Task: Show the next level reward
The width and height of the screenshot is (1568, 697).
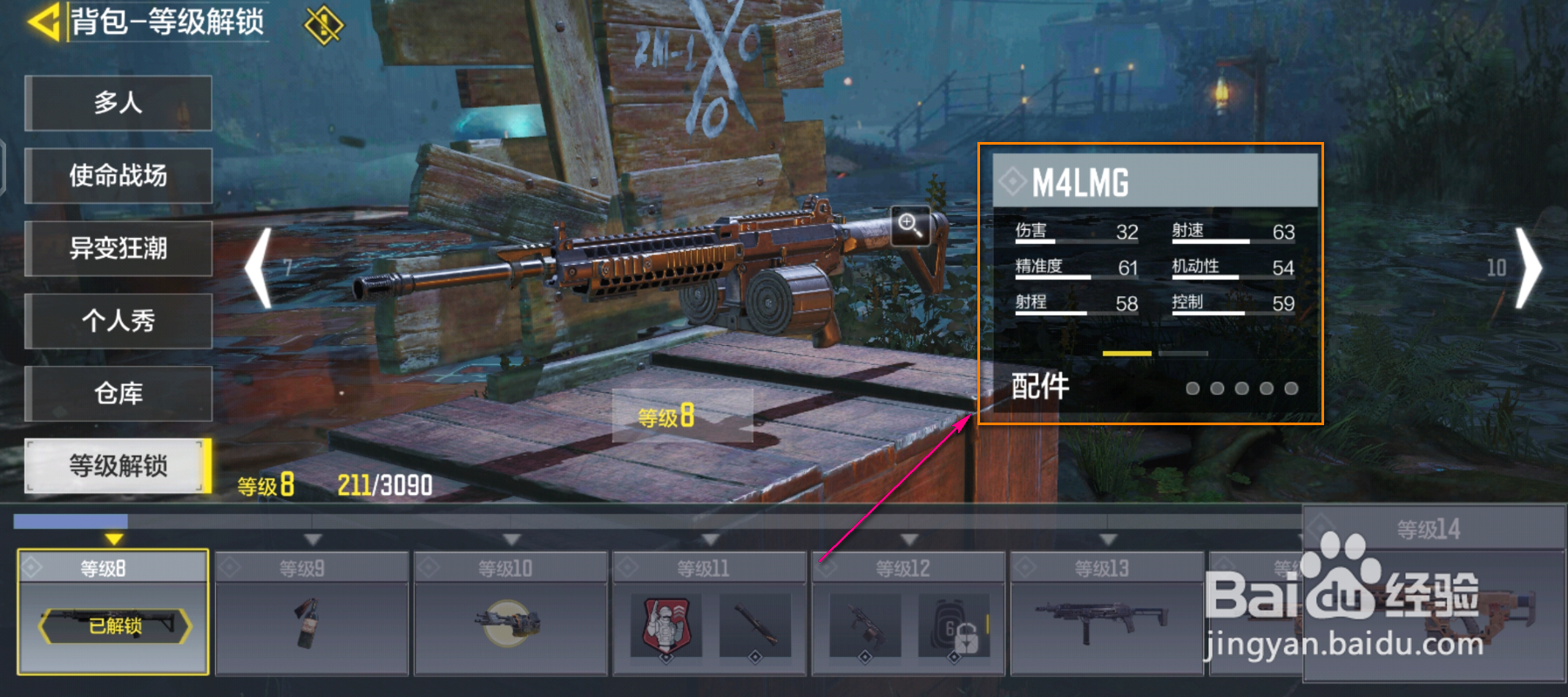Action: coord(1527,268)
